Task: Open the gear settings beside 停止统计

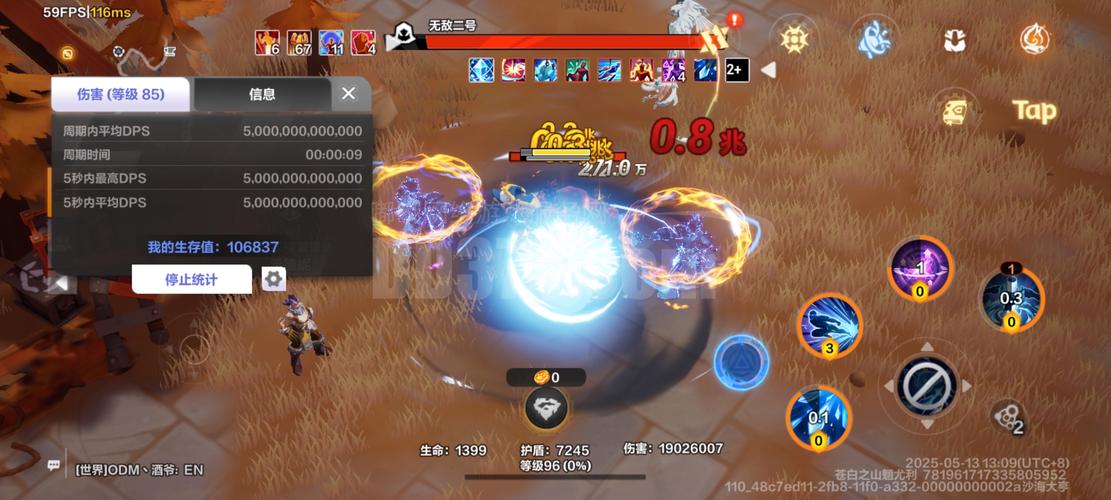Action: tap(273, 279)
